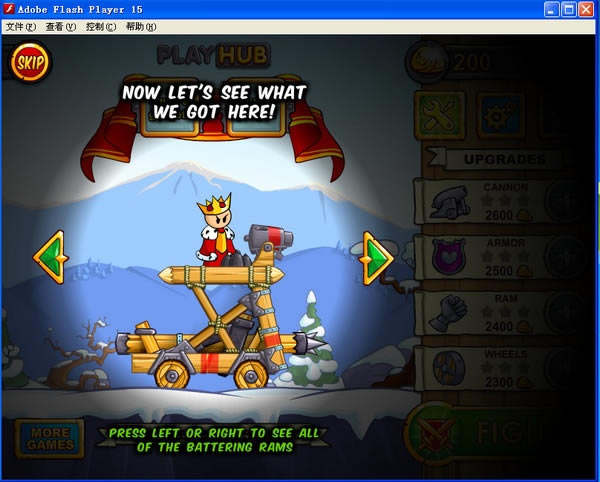This screenshot has width=600, height=482.
Task: Open the 文件 (File) menu
Action: point(21,27)
